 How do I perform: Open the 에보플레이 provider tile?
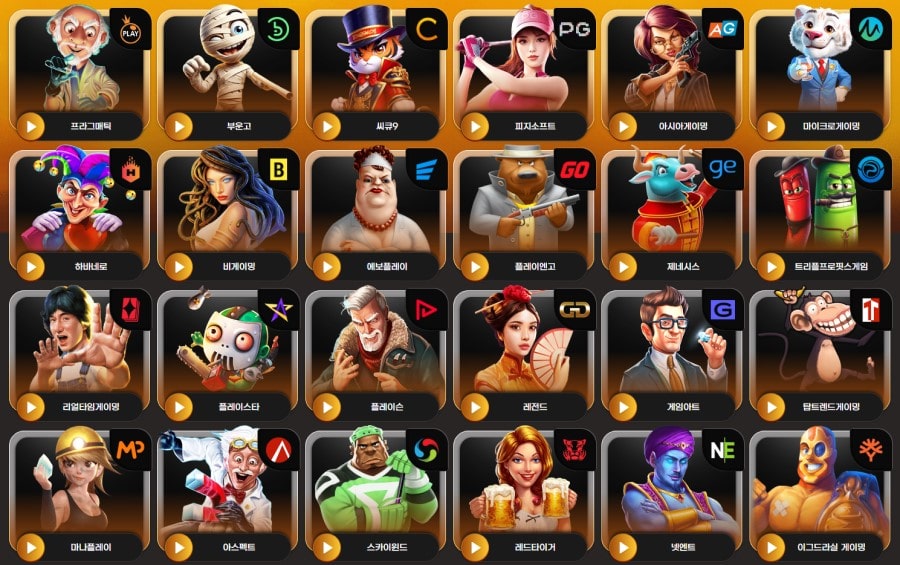tap(378, 210)
